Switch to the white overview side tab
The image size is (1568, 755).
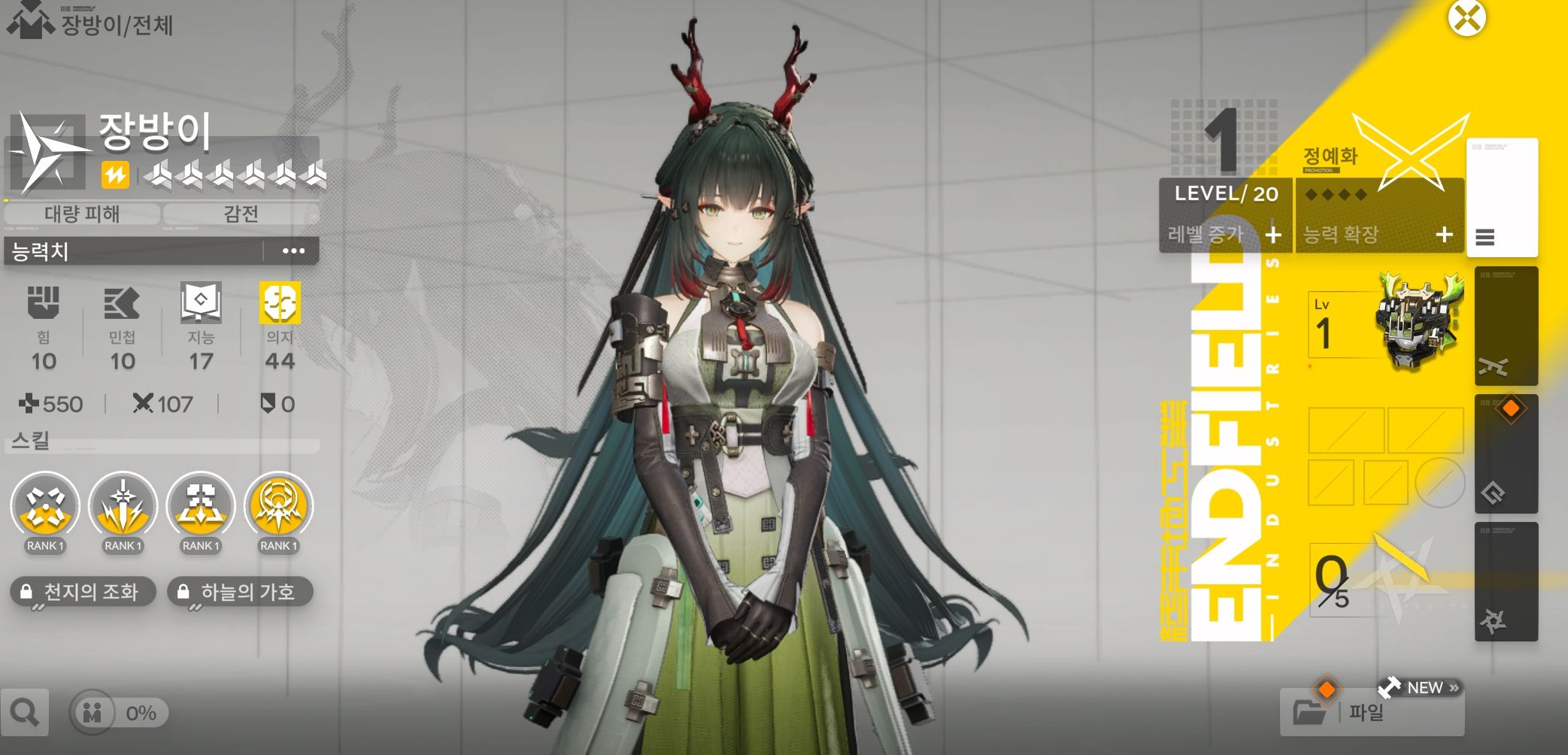point(1502,198)
